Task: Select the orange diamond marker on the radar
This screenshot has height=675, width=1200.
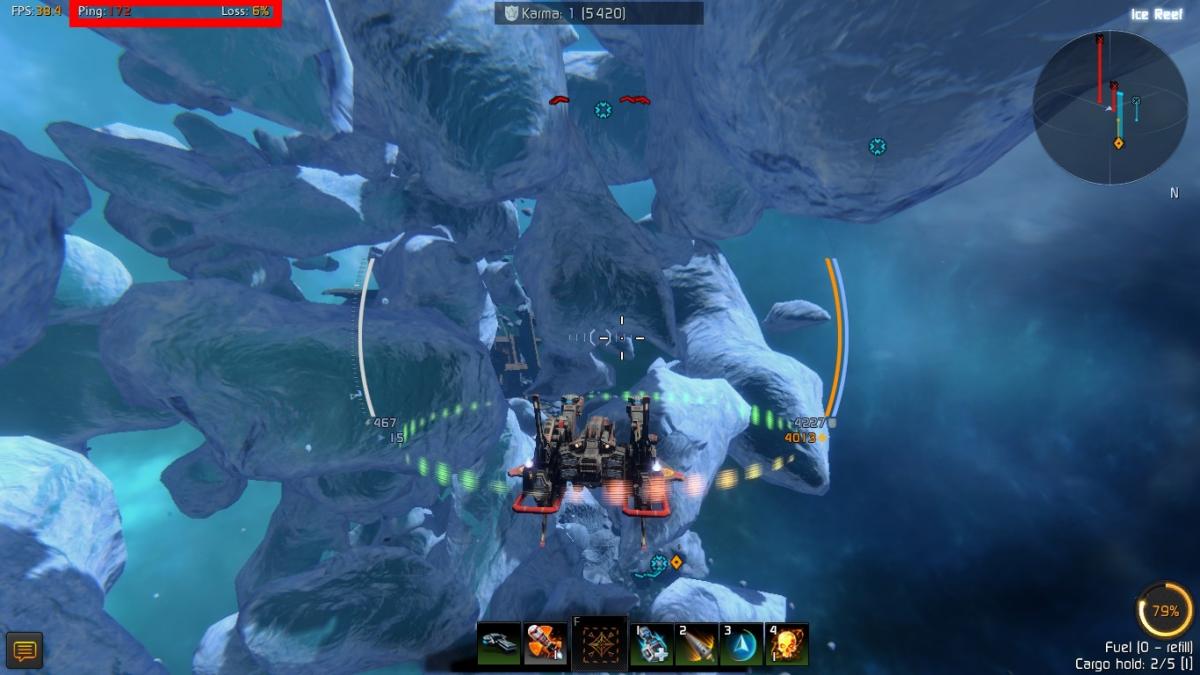Action: point(1119,143)
